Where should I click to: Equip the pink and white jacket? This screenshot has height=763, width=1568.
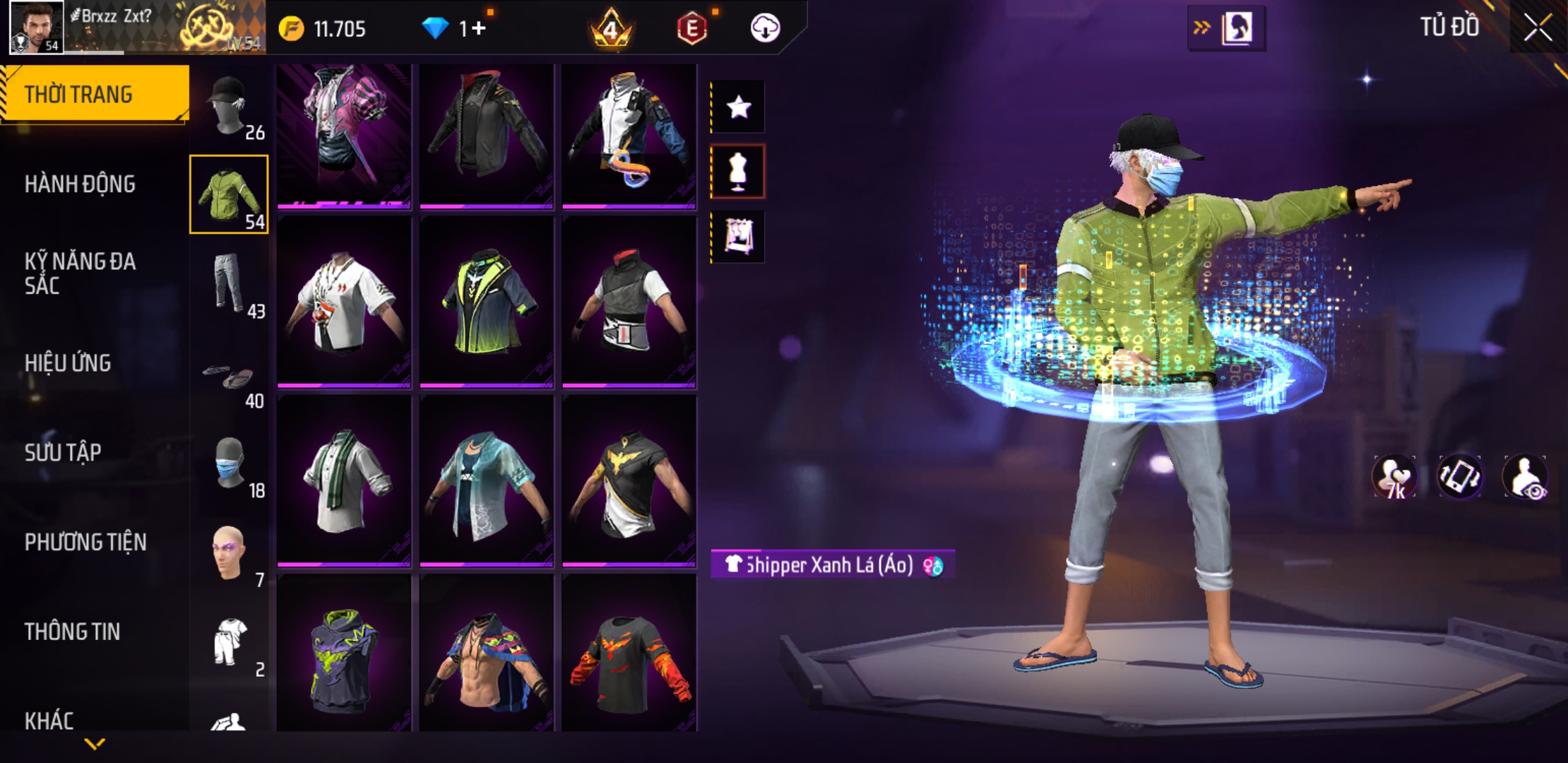pyautogui.click(x=344, y=134)
